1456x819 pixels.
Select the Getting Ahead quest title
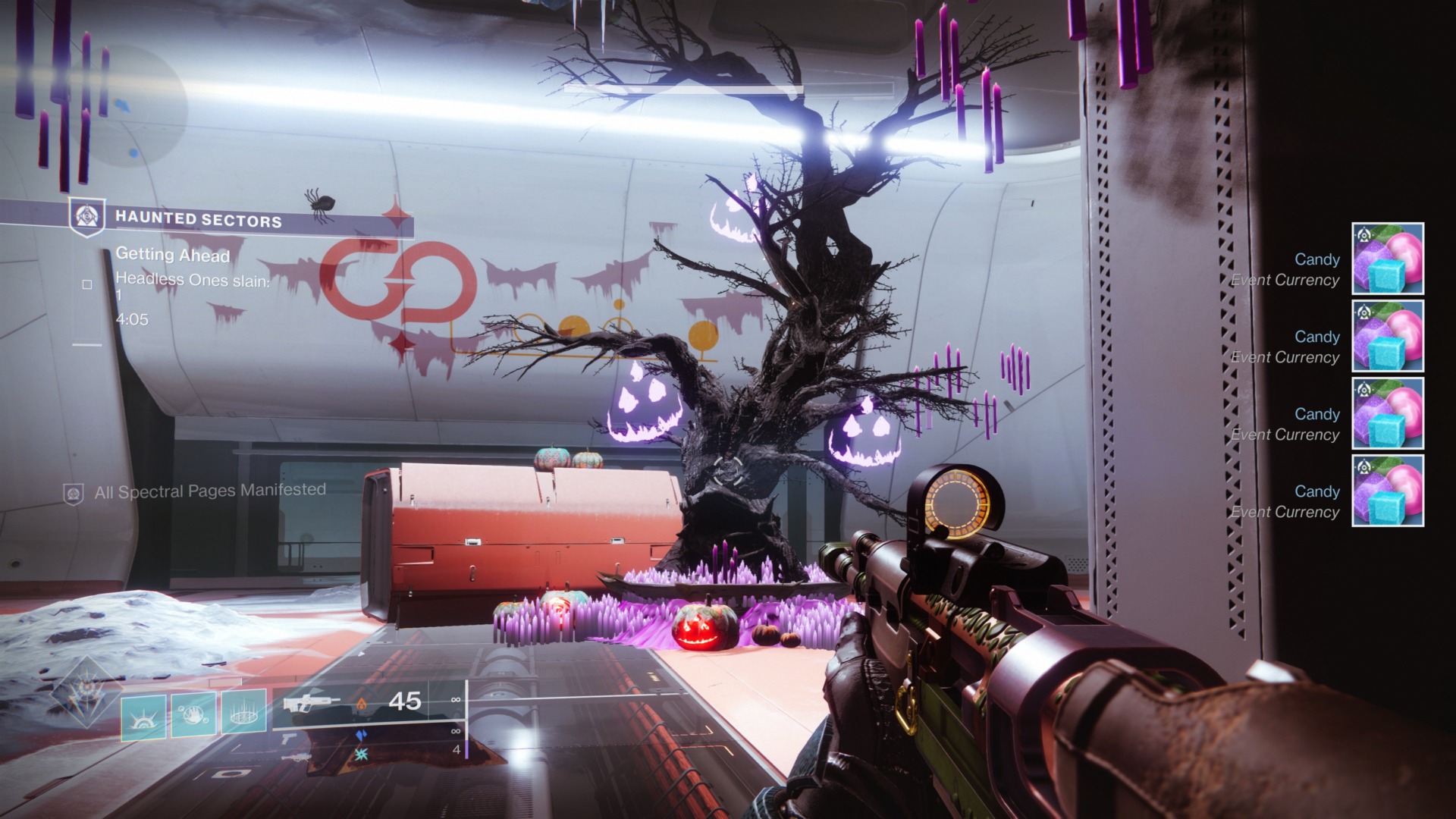(172, 256)
